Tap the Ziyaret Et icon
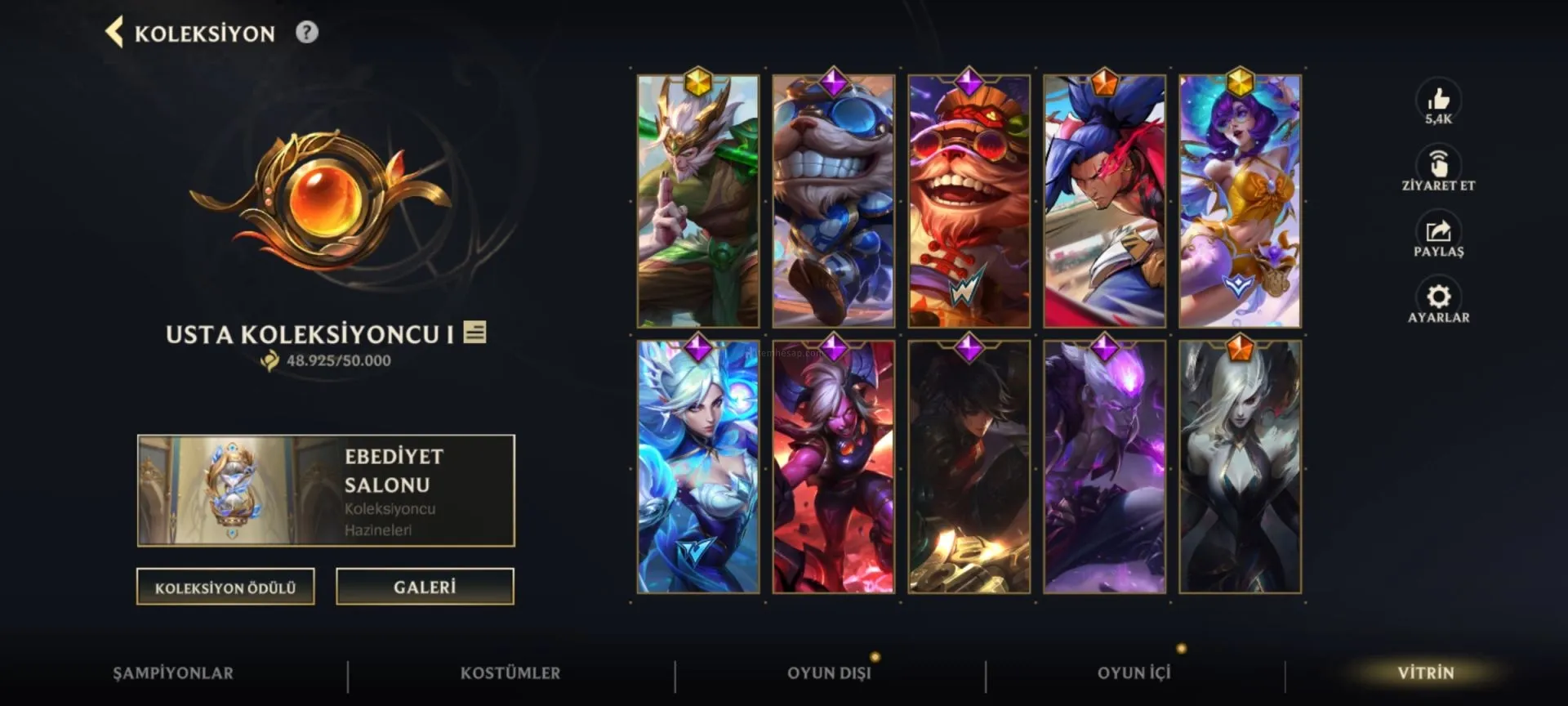1568x706 pixels. (1438, 165)
